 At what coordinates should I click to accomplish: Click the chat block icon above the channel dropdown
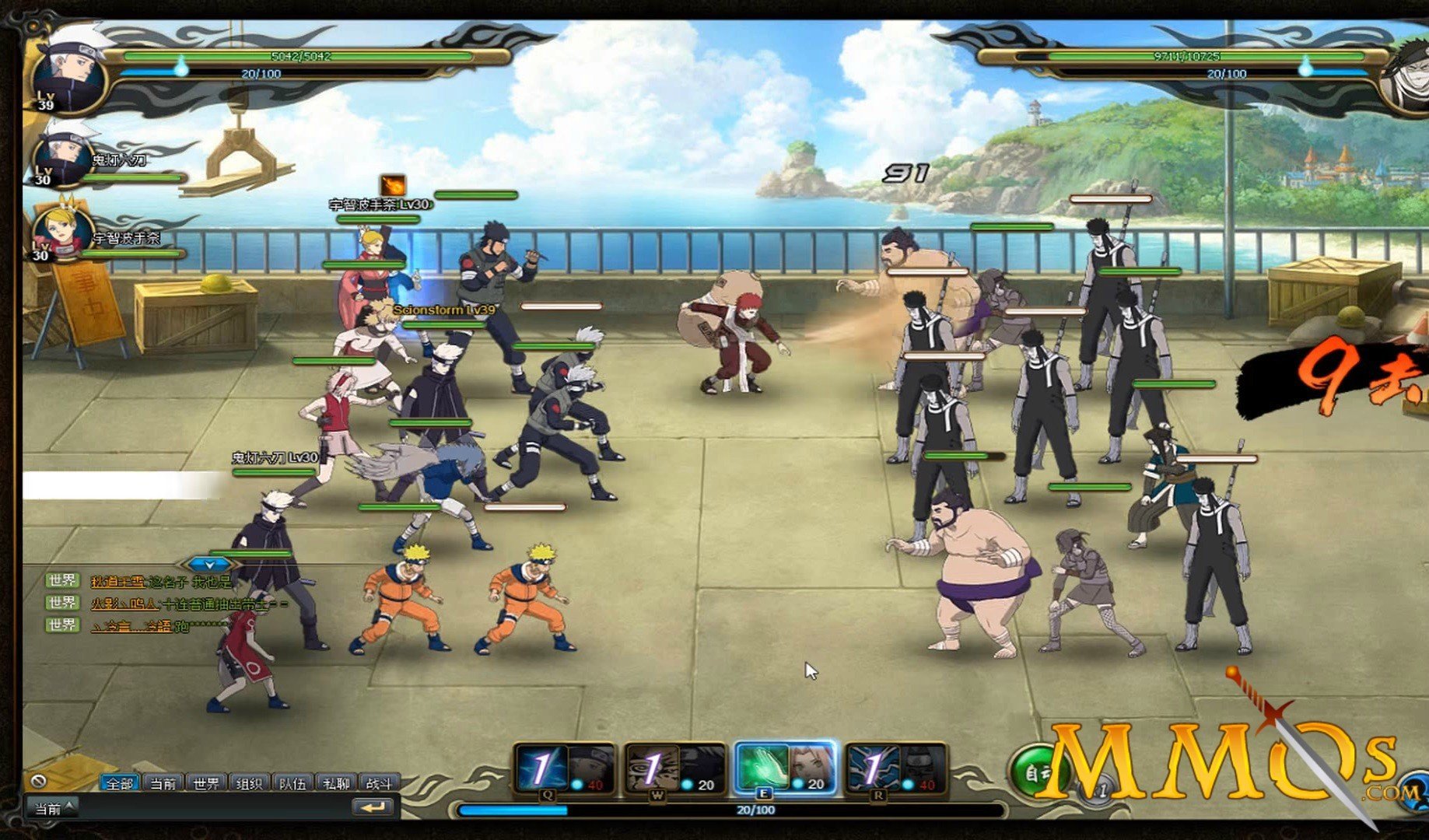click(38, 781)
